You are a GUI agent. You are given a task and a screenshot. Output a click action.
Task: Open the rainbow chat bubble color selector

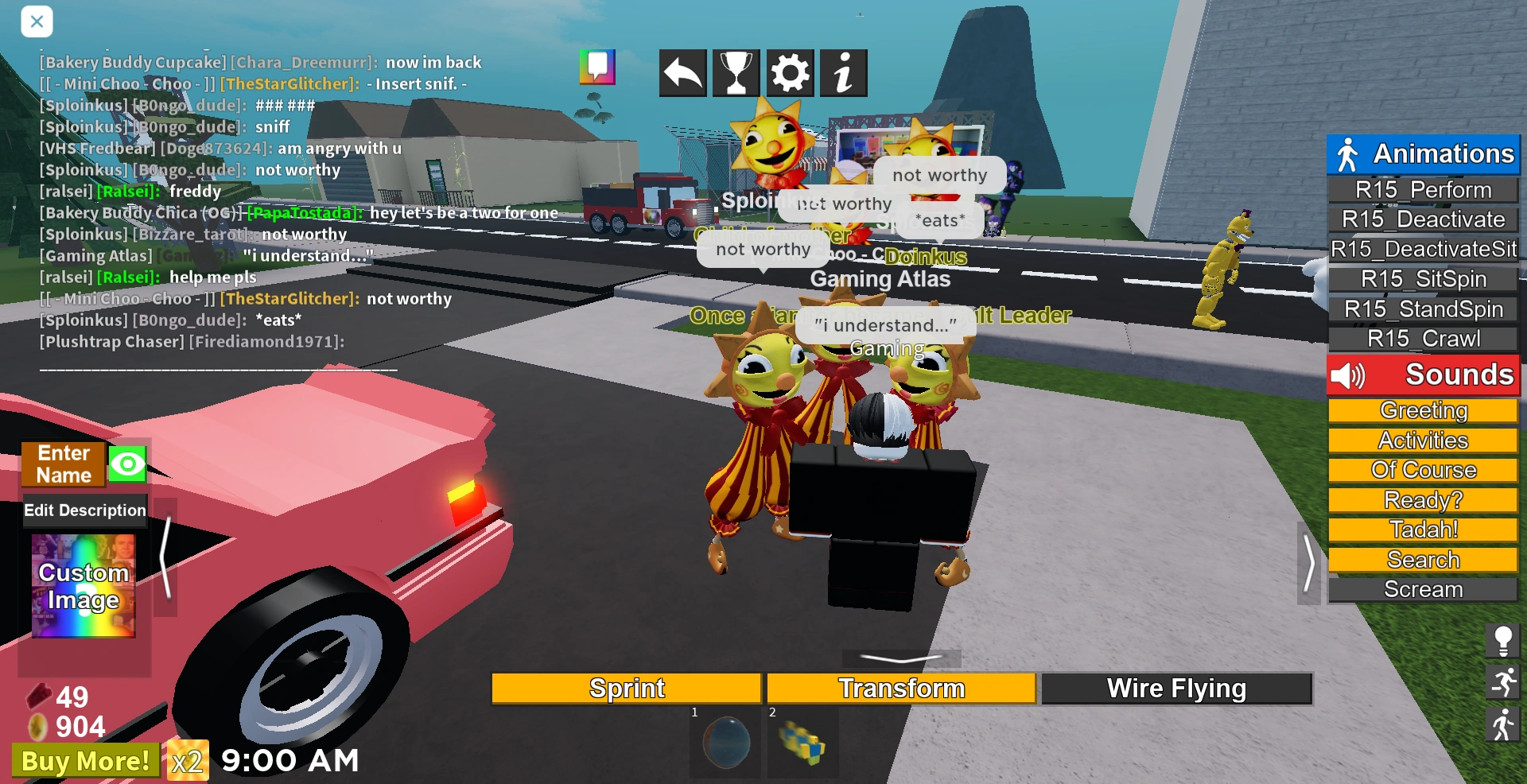click(x=597, y=67)
